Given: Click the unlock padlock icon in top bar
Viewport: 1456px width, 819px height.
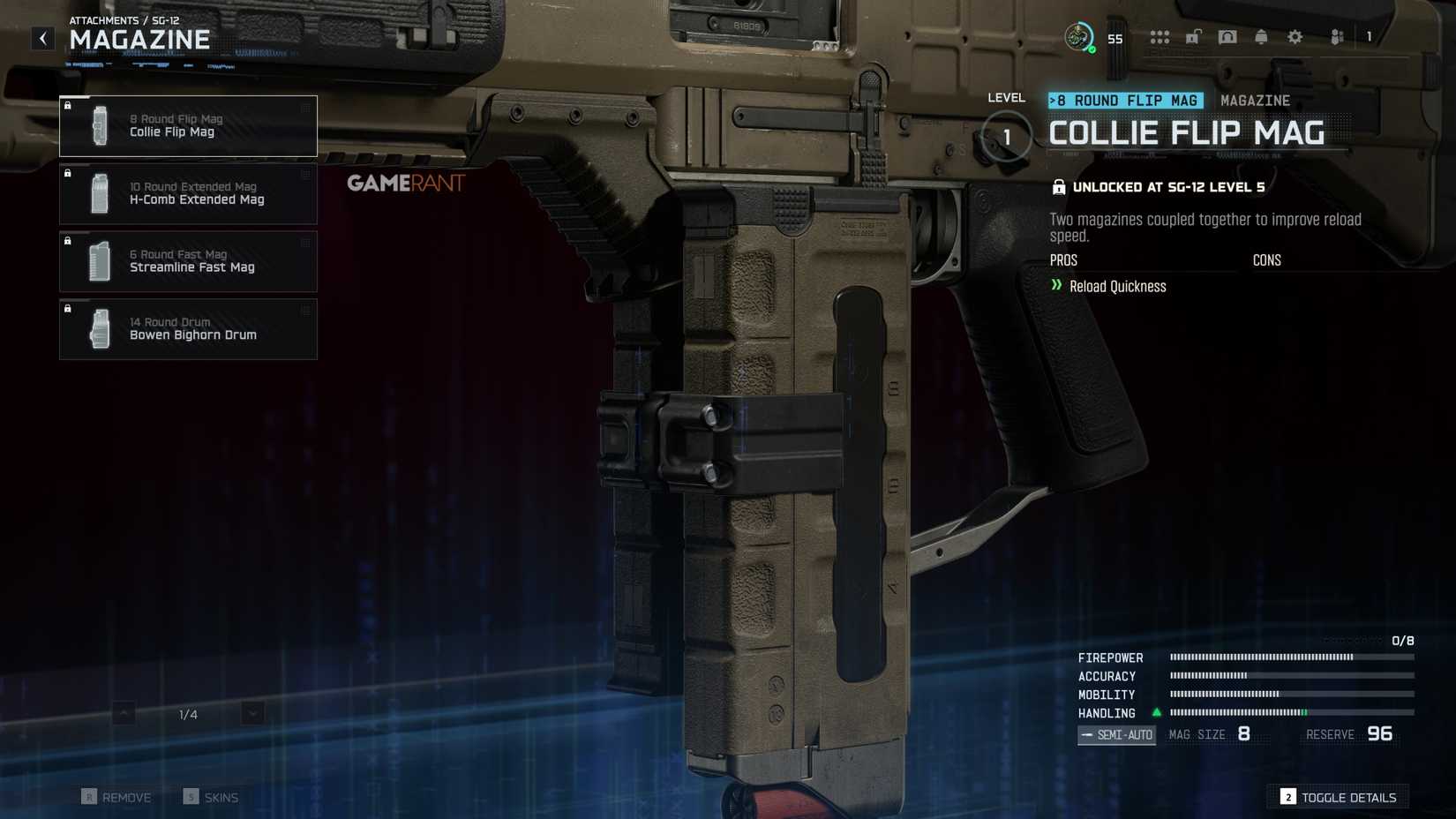Looking at the screenshot, I should [x=1193, y=37].
